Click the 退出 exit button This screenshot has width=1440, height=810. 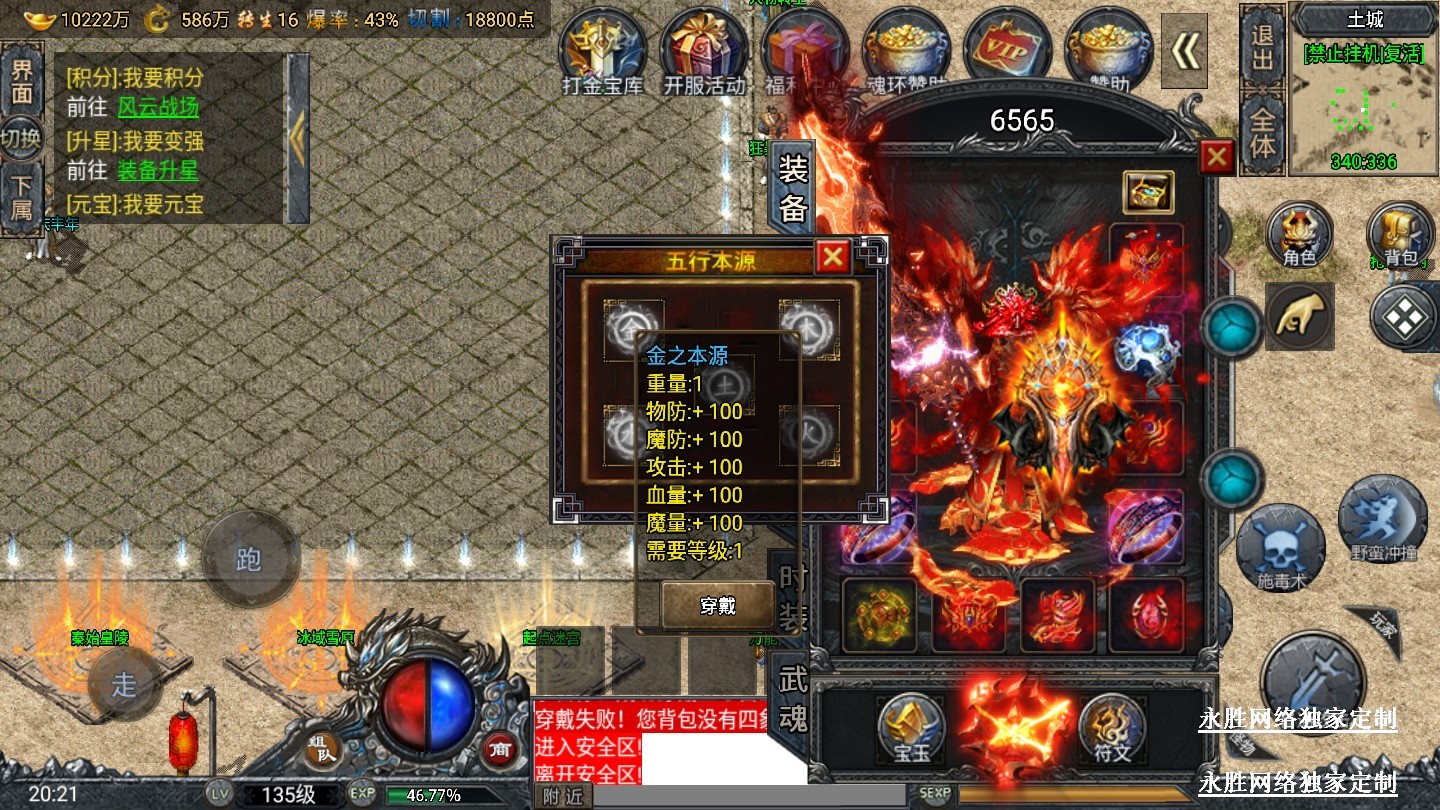pos(1263,47)
